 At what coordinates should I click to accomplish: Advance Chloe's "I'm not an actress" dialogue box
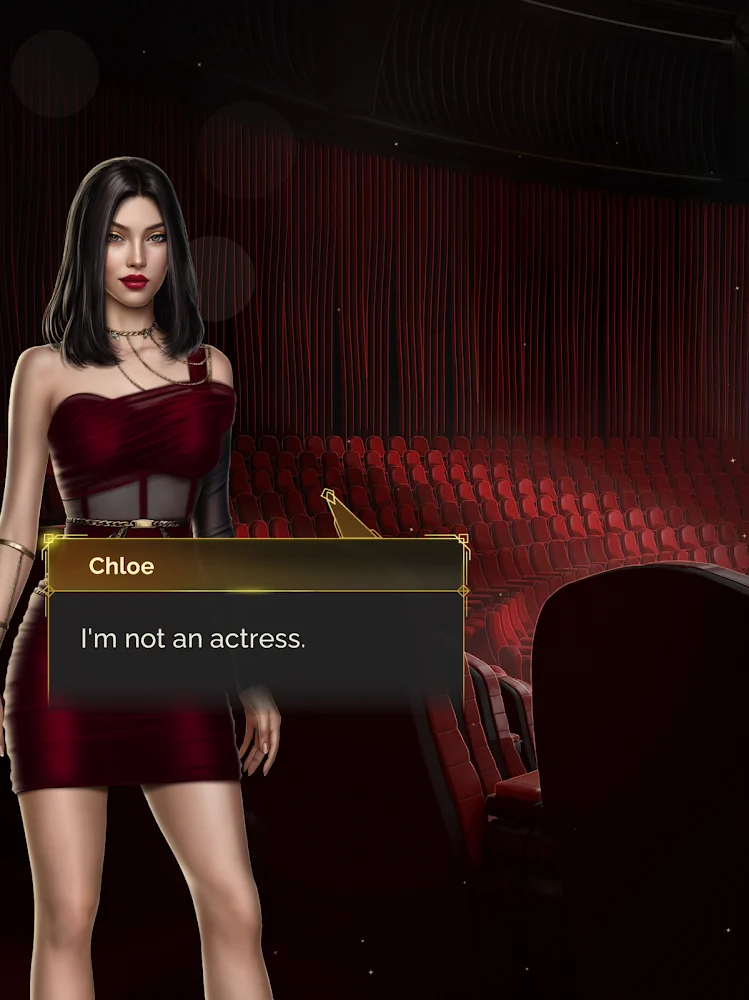pos(255,640)
